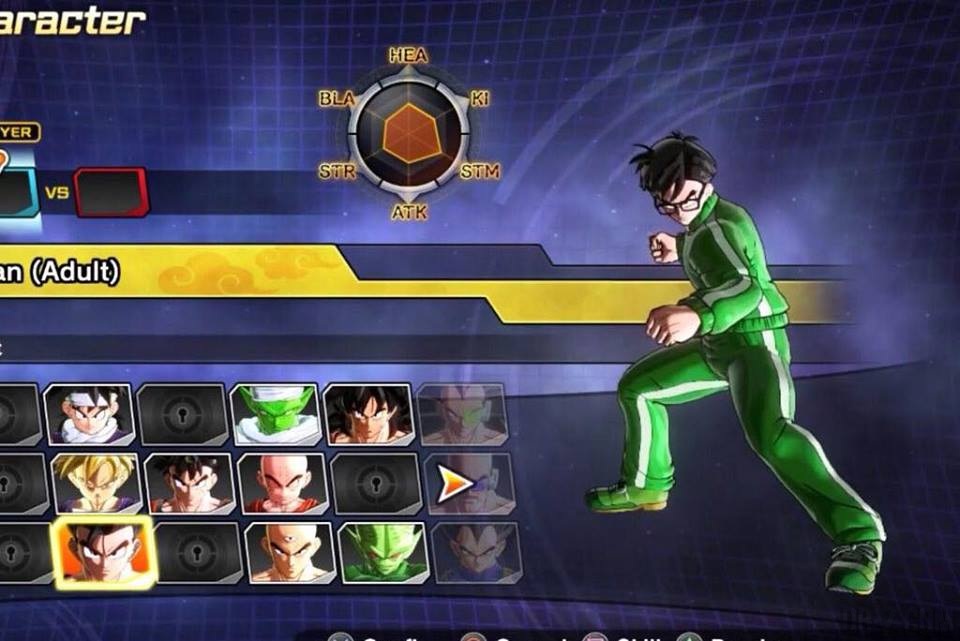Choose the blond Super Saiyan Gohan portrait

97,483
